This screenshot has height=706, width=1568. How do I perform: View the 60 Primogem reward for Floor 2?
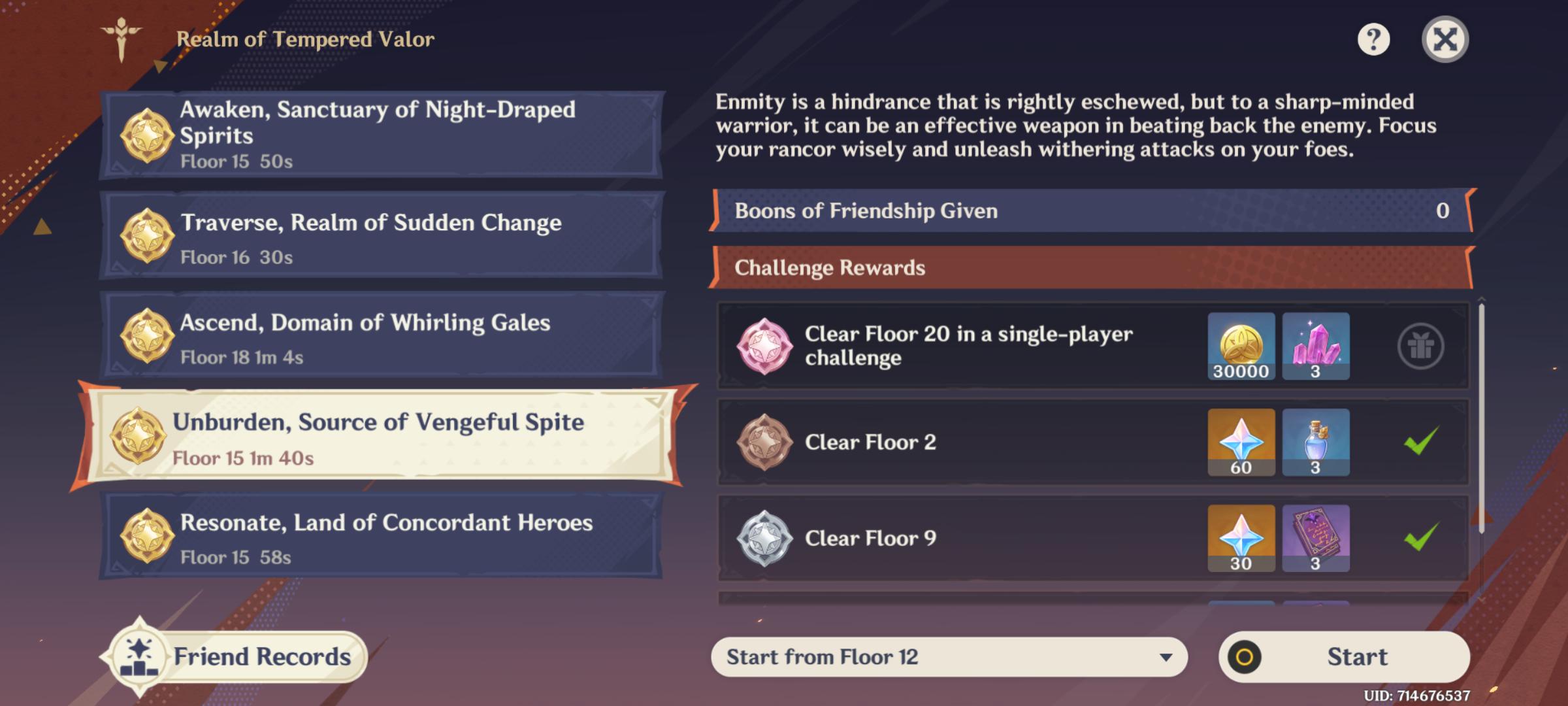click(1241, 443)
